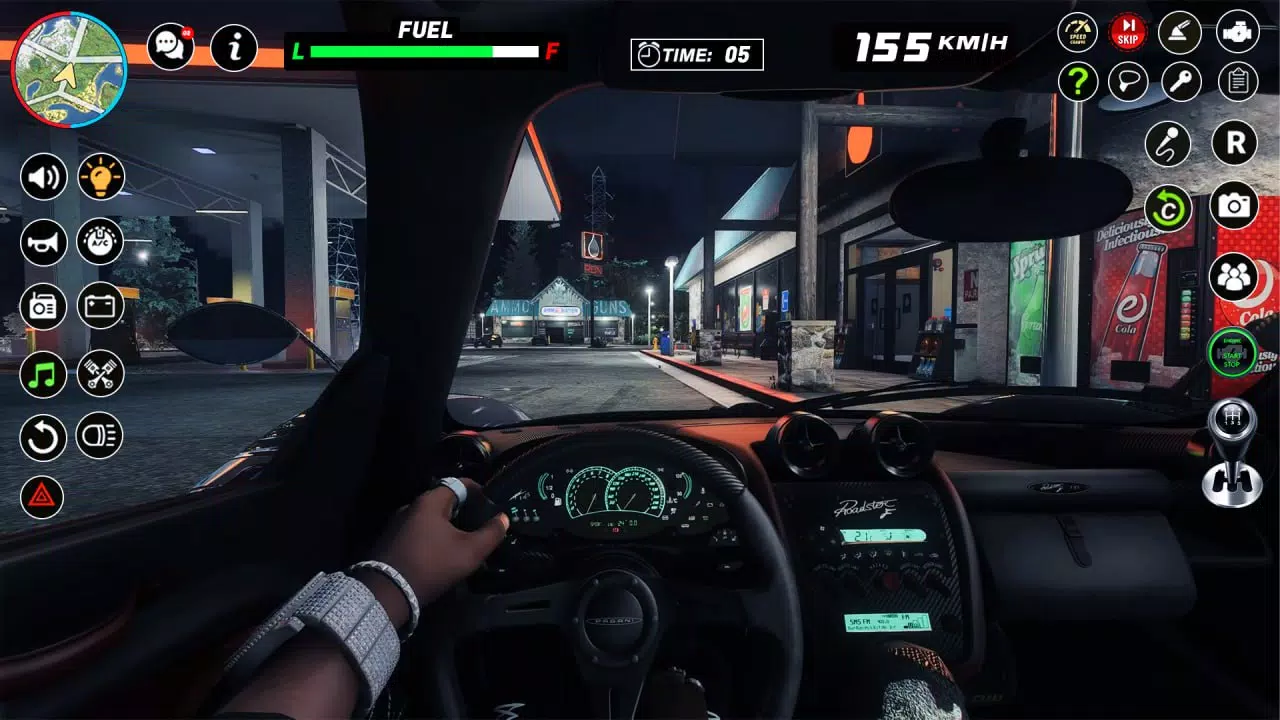Open the chat messages bubble icon

pos(171,47)
